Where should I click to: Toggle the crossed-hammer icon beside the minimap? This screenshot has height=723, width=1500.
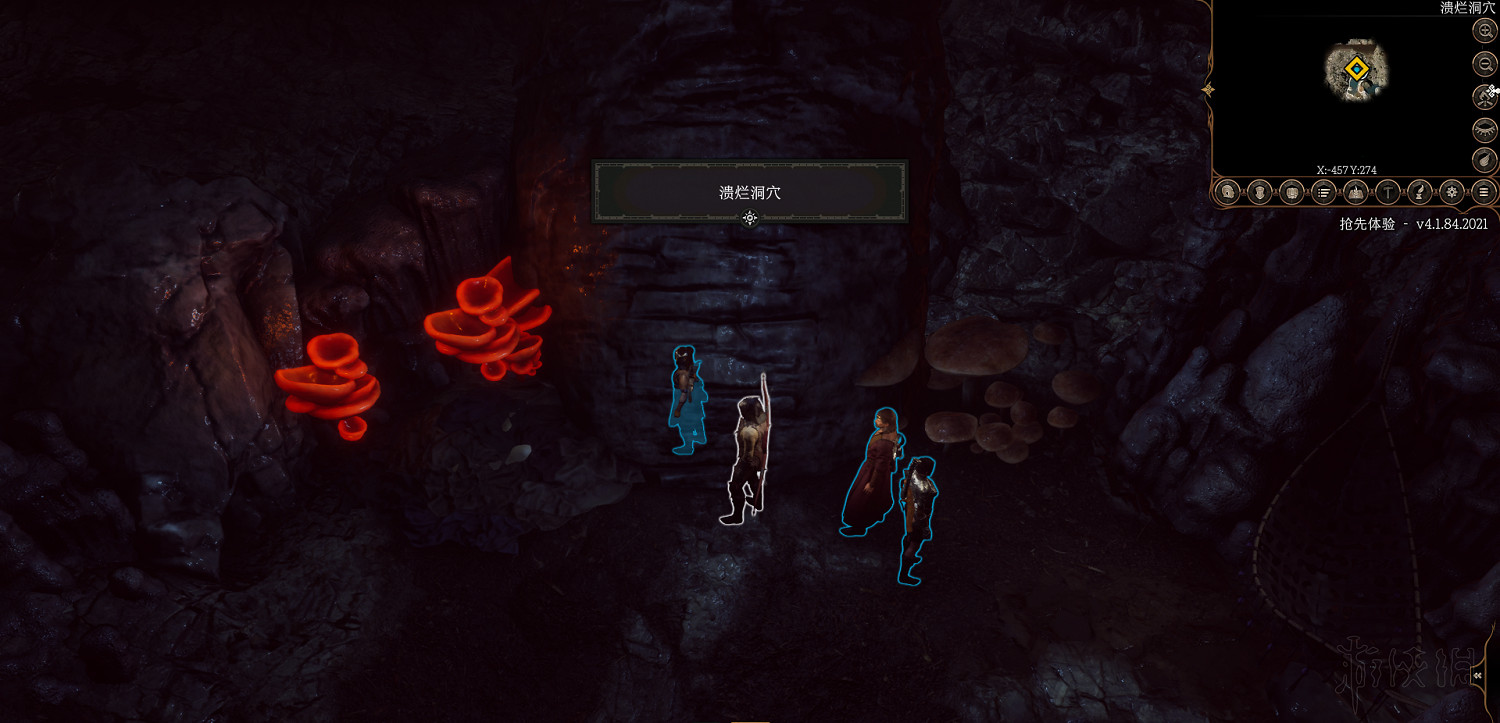tap(1483, 96)
